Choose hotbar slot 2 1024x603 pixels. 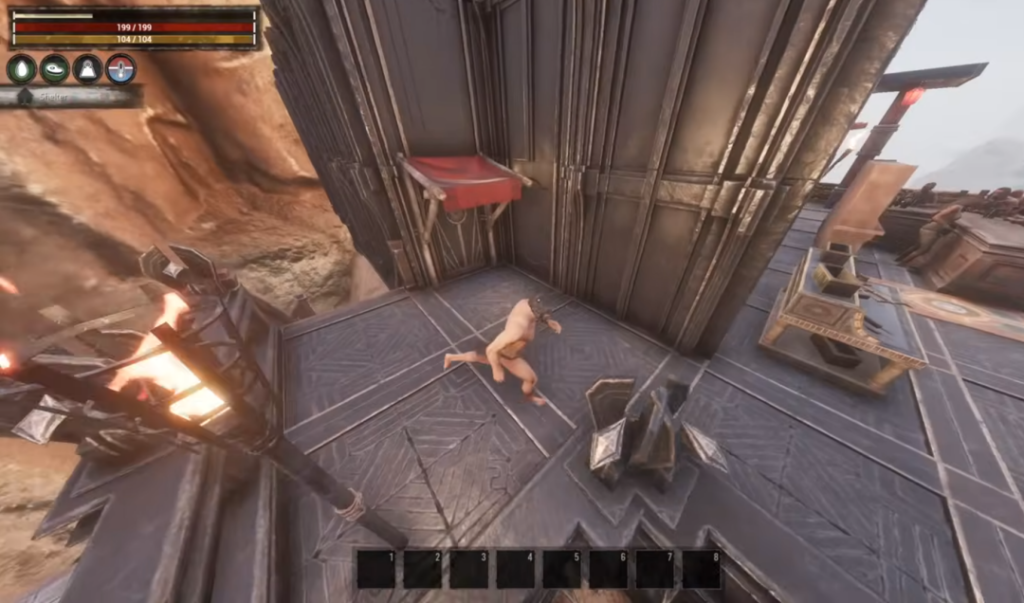(x=422, y=569)
